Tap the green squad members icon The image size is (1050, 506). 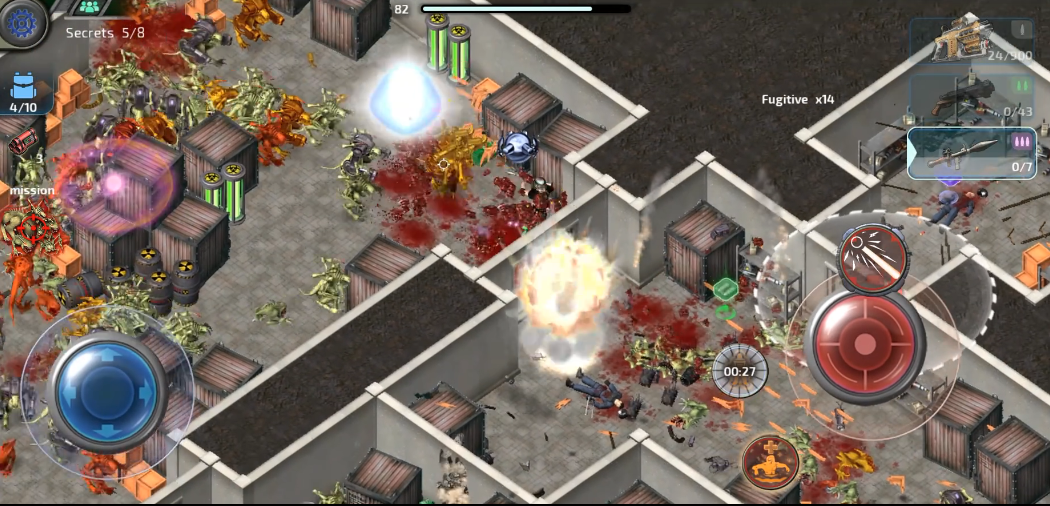coord(91,8)
